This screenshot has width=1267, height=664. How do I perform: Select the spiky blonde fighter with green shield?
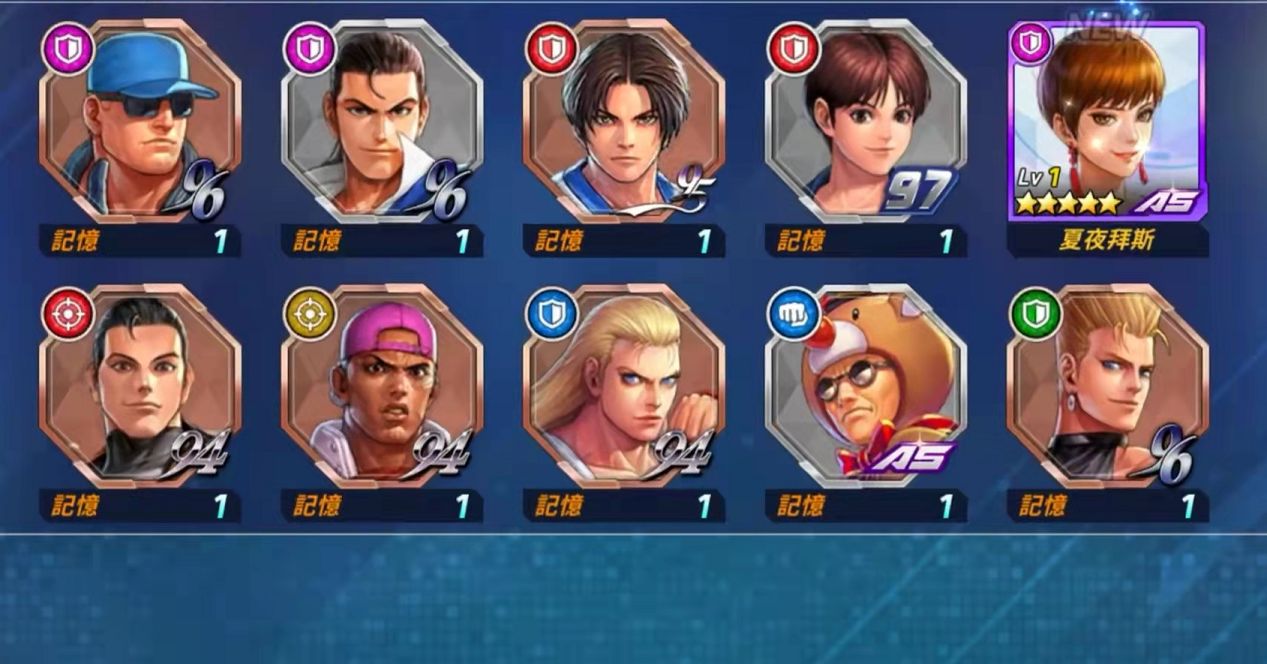point(1107,388)
